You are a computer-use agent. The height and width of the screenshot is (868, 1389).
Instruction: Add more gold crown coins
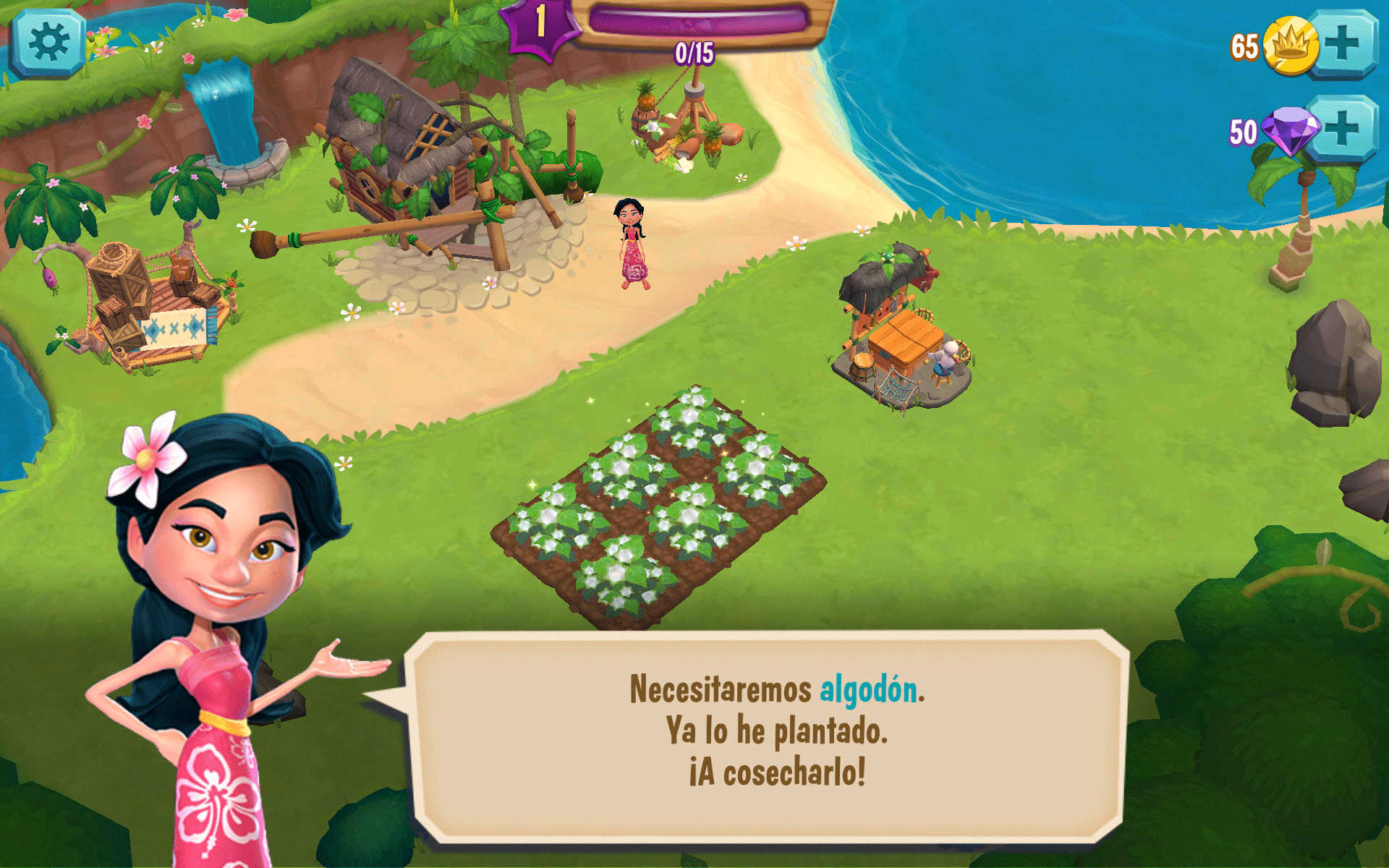[x=1343, y=43]
